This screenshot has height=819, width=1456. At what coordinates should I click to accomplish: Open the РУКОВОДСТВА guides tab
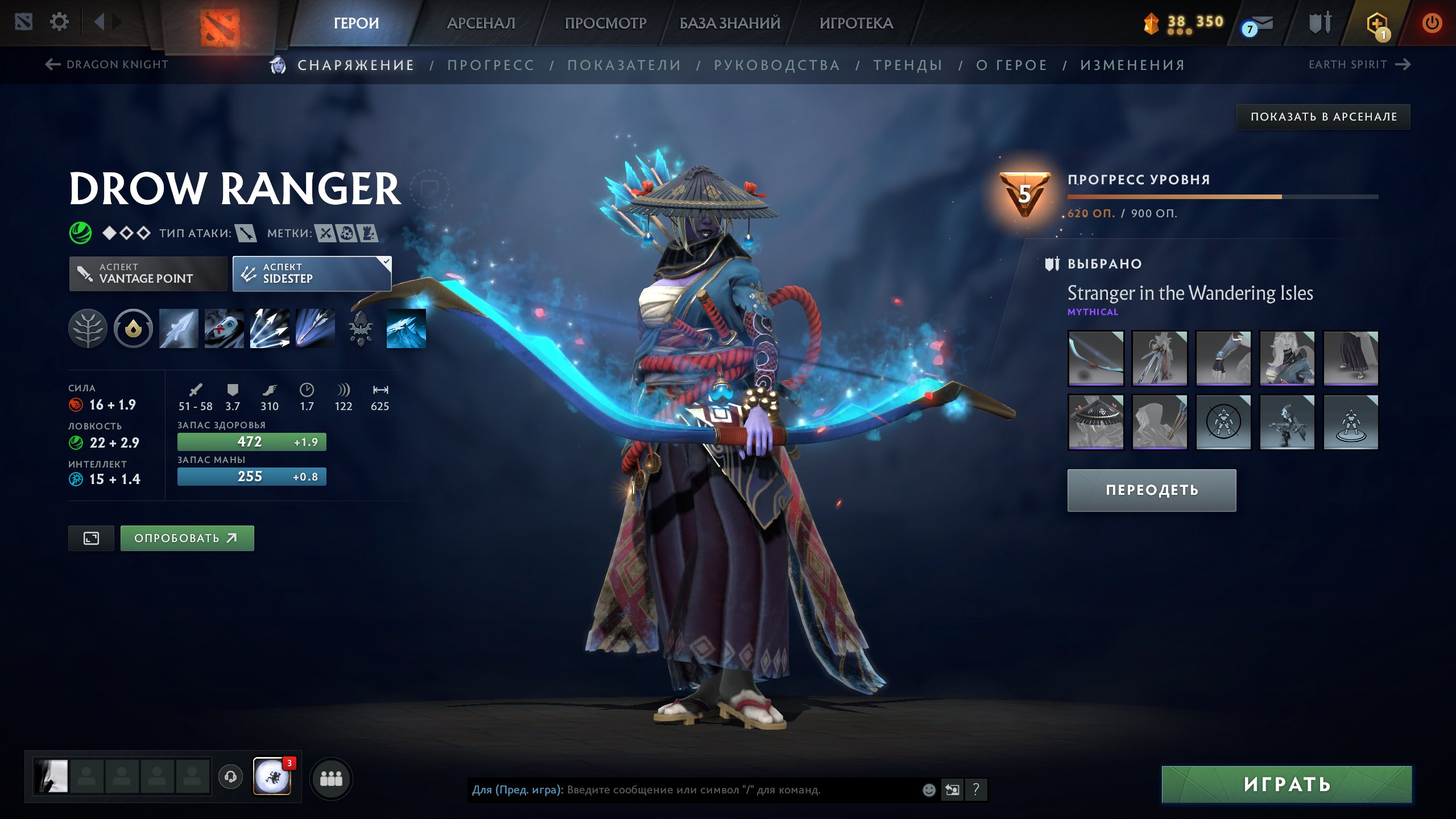pos(777,65)
